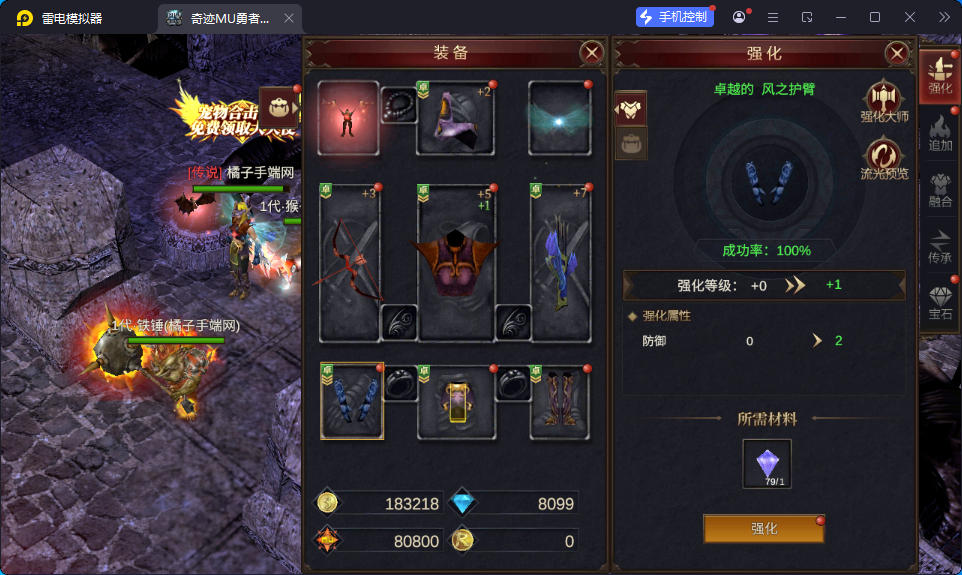Click the purple gem required material
962x575 pixels.
[x=767, y=464]
